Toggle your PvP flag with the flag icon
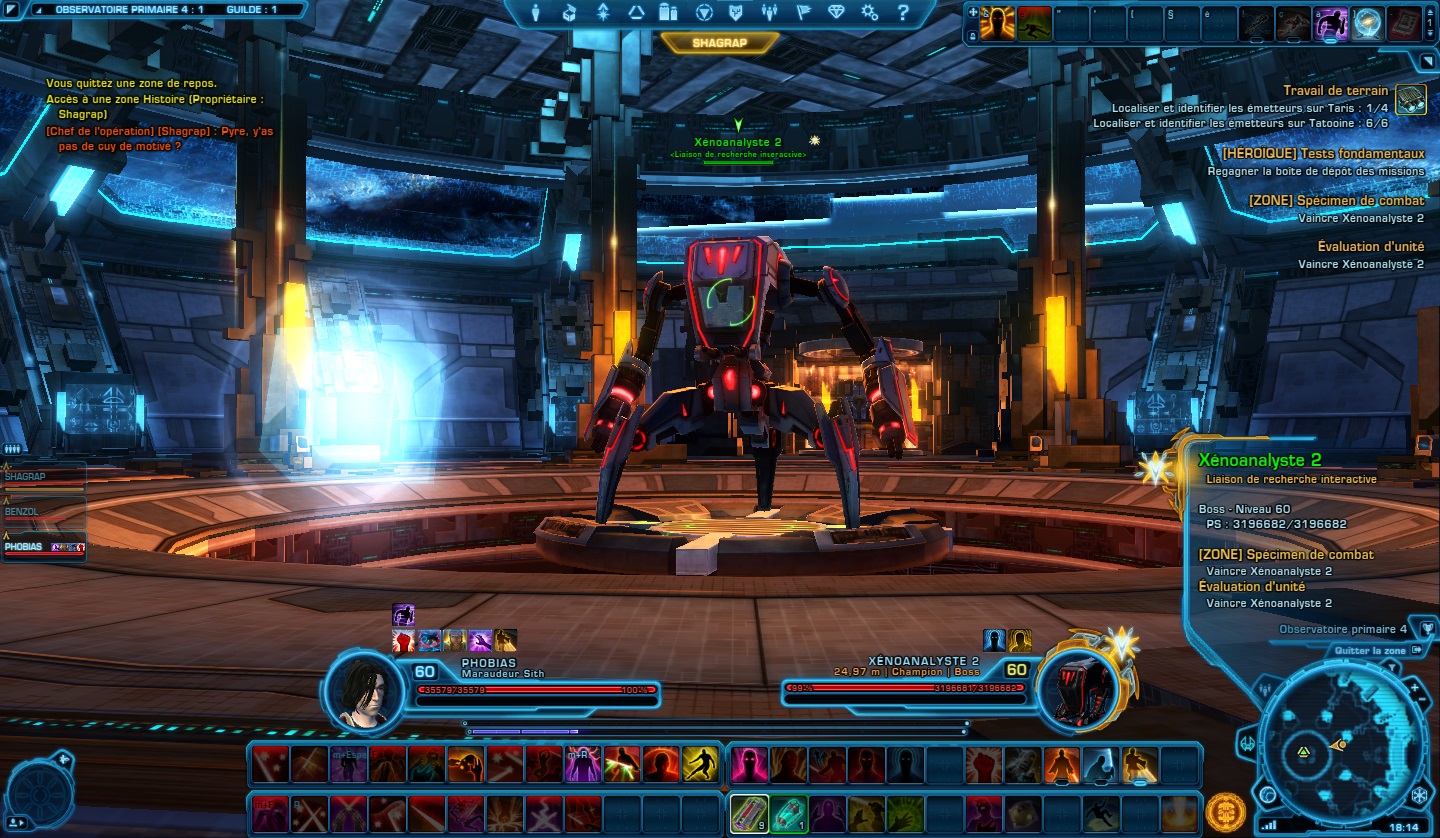 click(804, 13)
